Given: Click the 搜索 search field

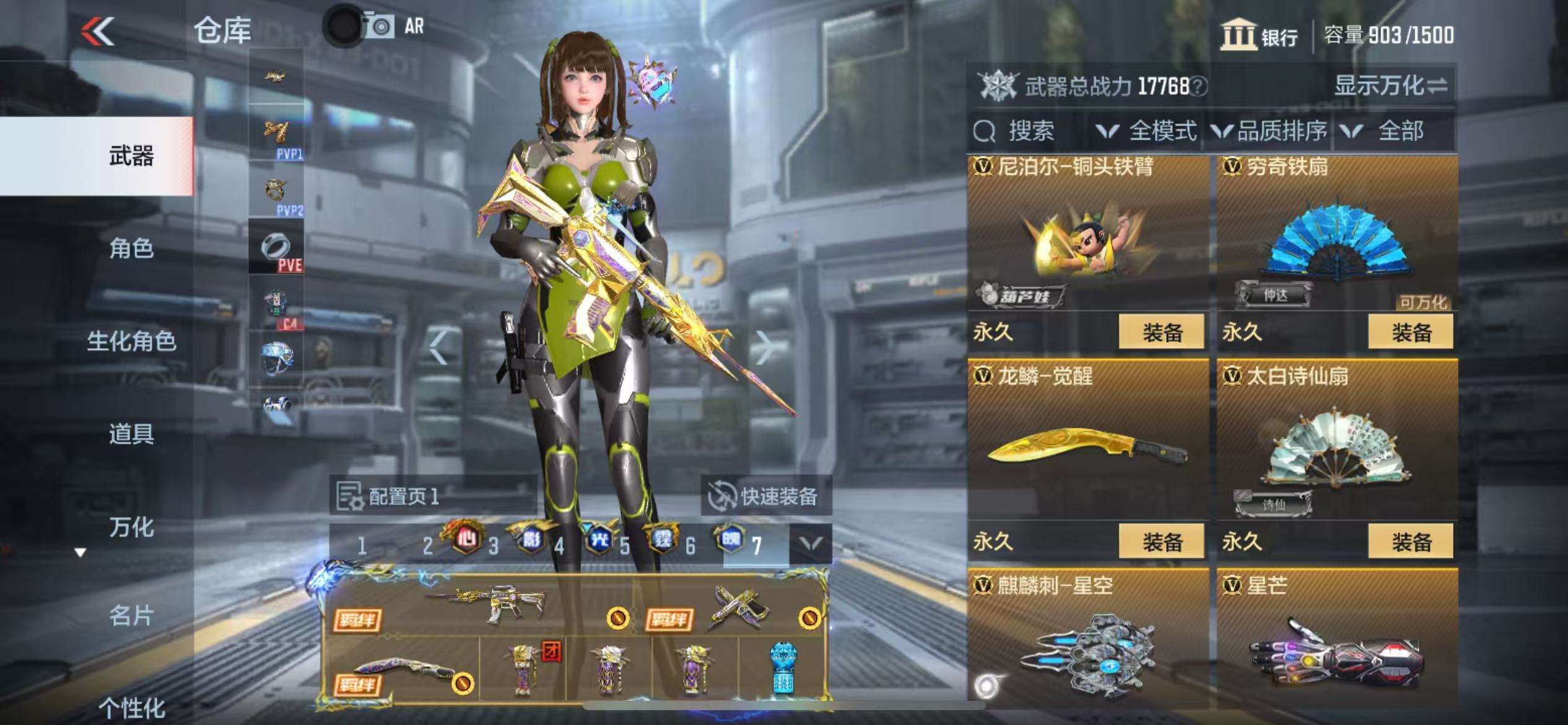Looking at the screenshot, I should tap(1029, 131).
